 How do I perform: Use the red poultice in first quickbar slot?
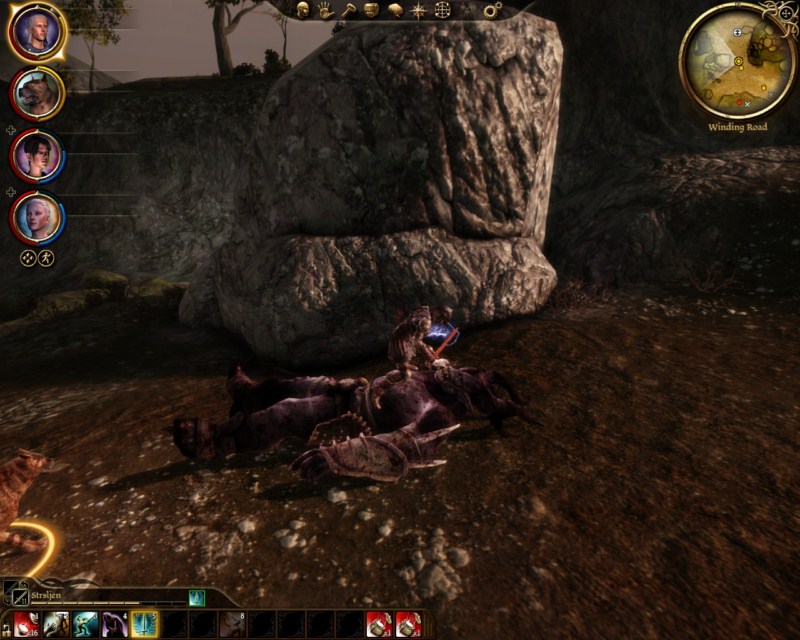(x=27, y=624)
